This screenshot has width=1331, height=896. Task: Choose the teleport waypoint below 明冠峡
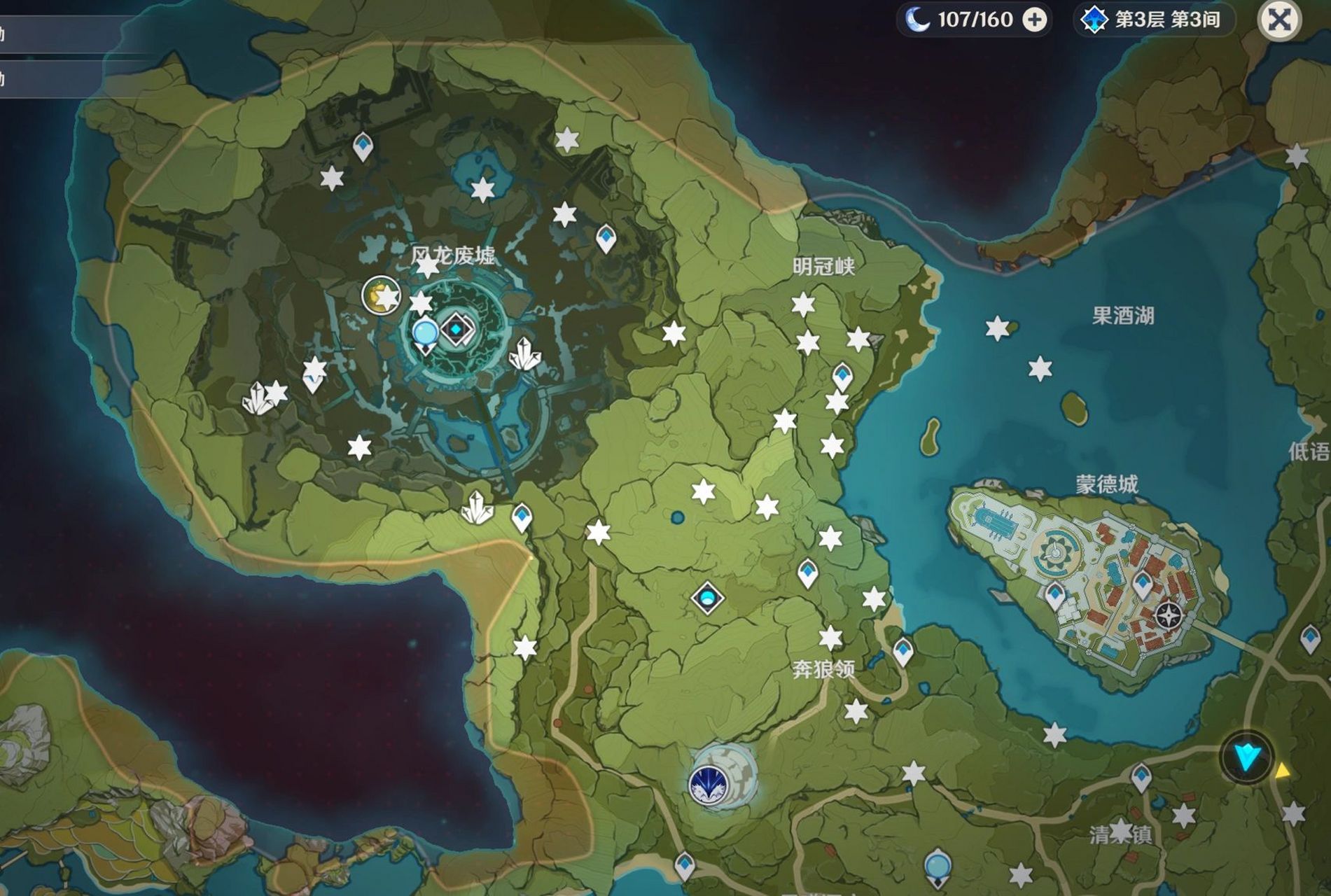tap(842, 377)
